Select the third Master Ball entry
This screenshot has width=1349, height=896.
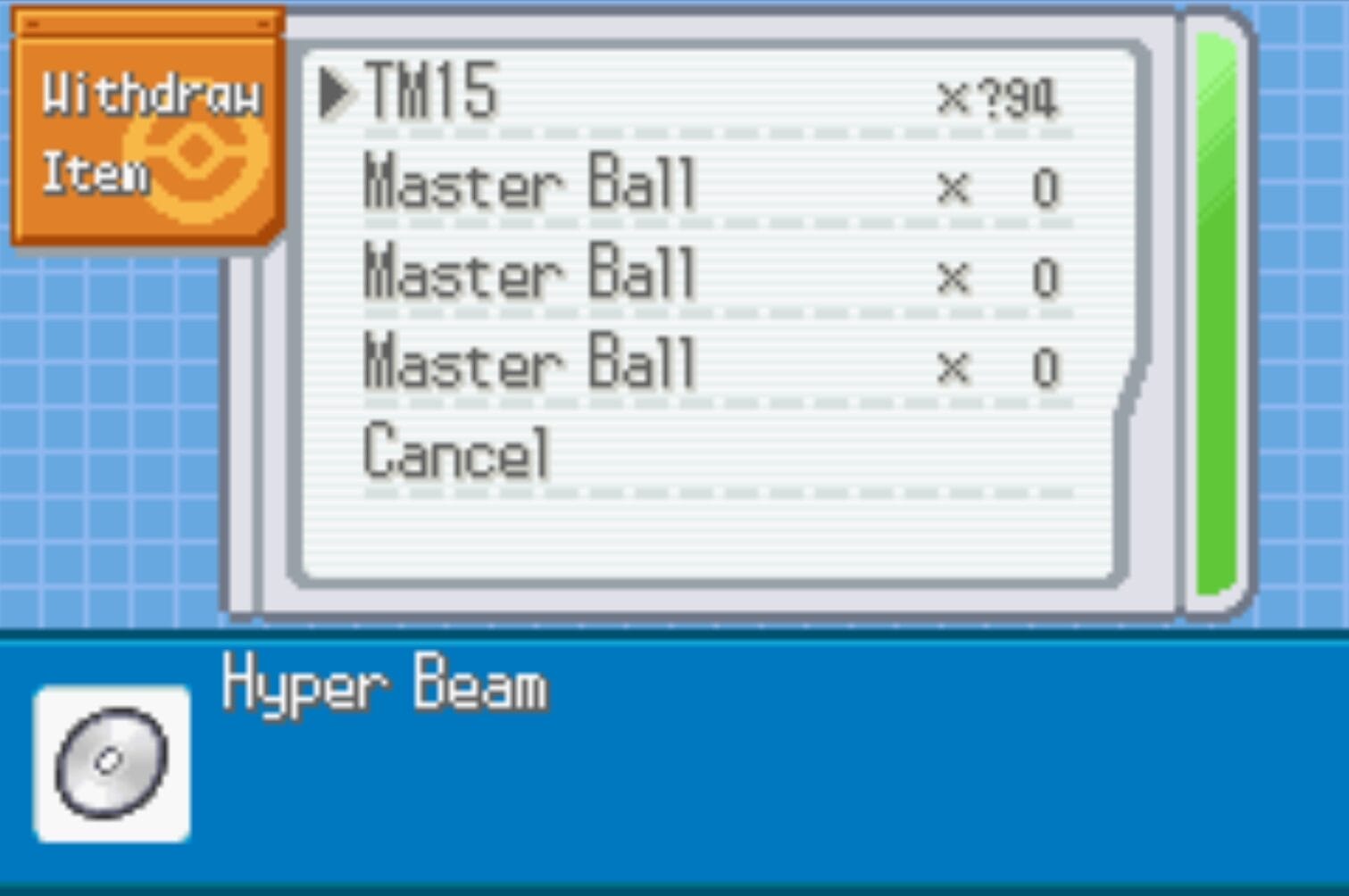pyautogui.click(x=527, y=361)
